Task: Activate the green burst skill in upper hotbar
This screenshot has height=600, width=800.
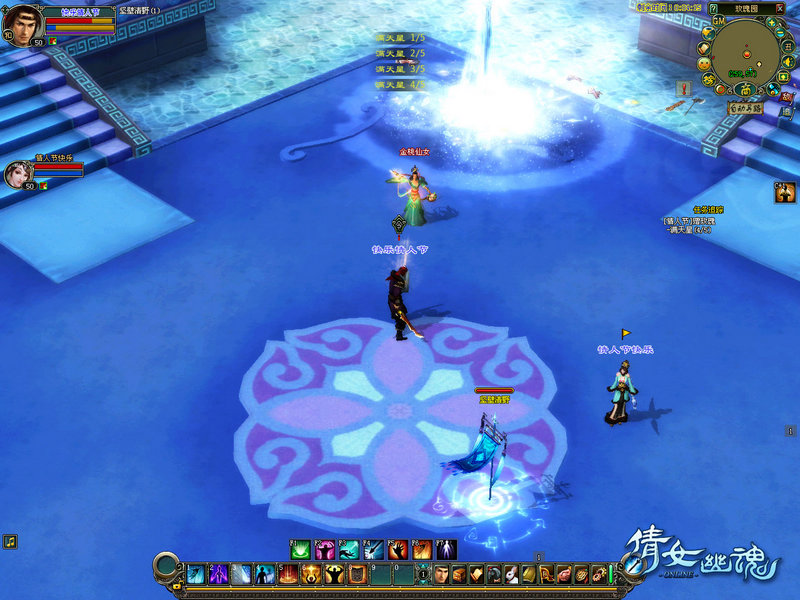Action: click(300, 549)
